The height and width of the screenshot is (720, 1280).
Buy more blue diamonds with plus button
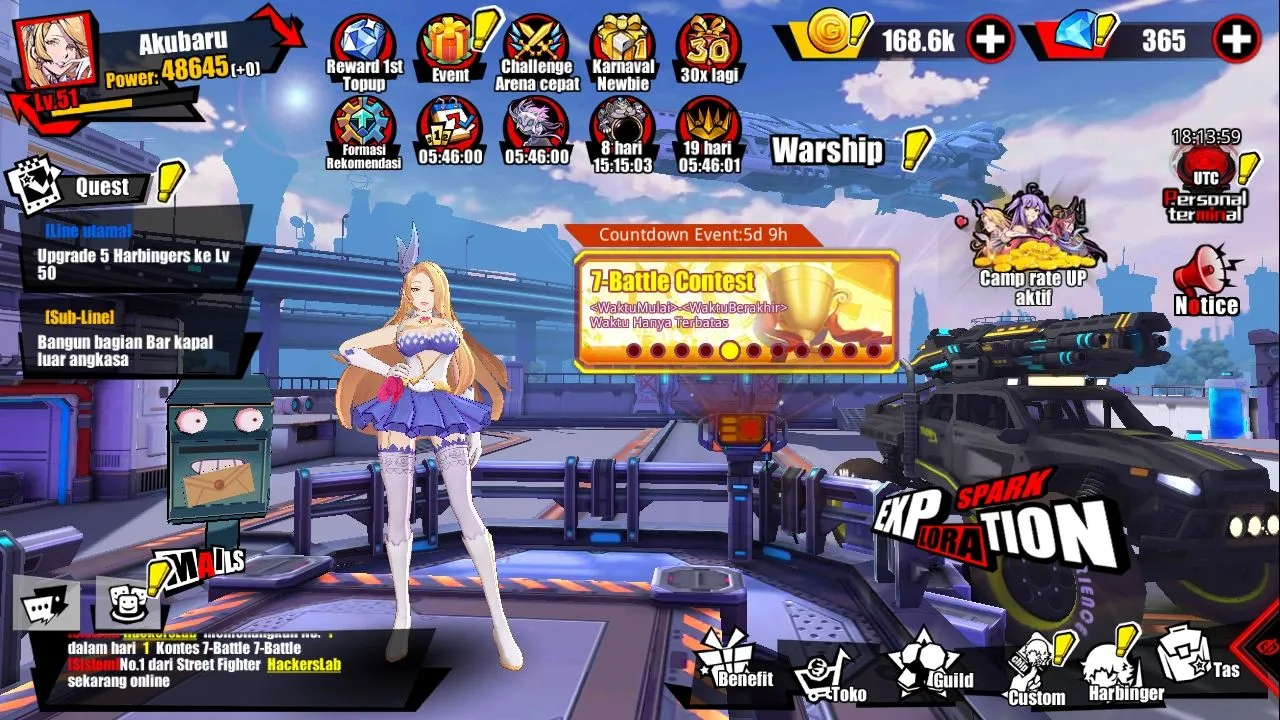[1236, 40]
